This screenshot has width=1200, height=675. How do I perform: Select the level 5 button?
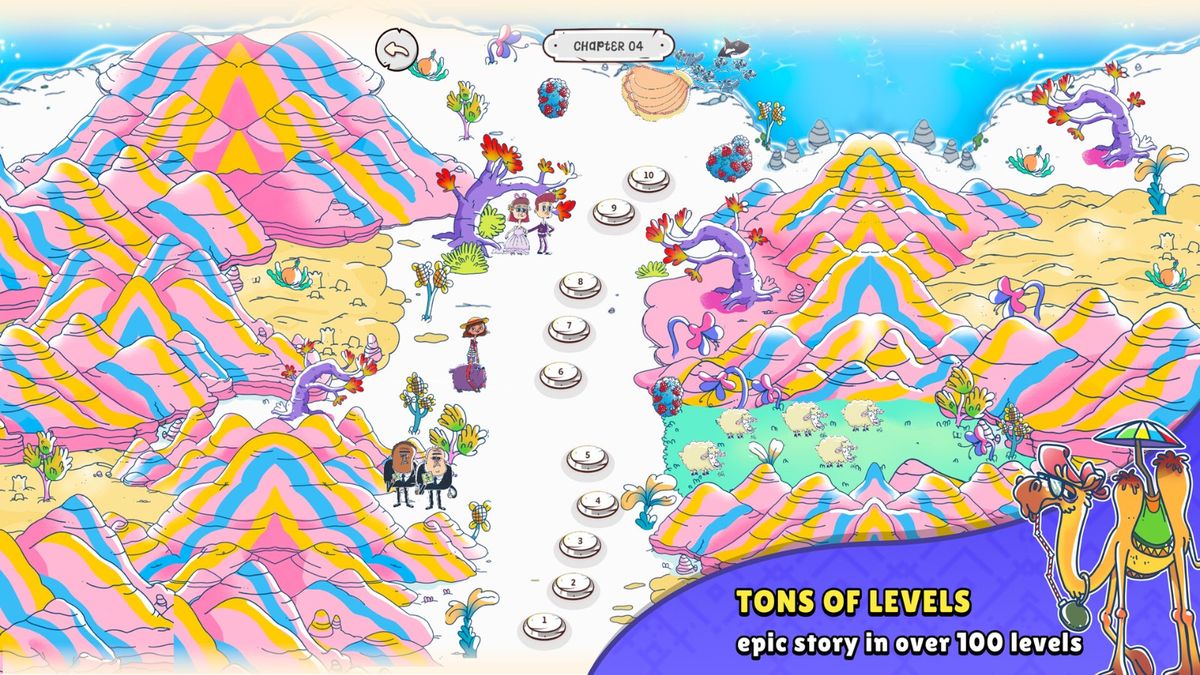587,457
